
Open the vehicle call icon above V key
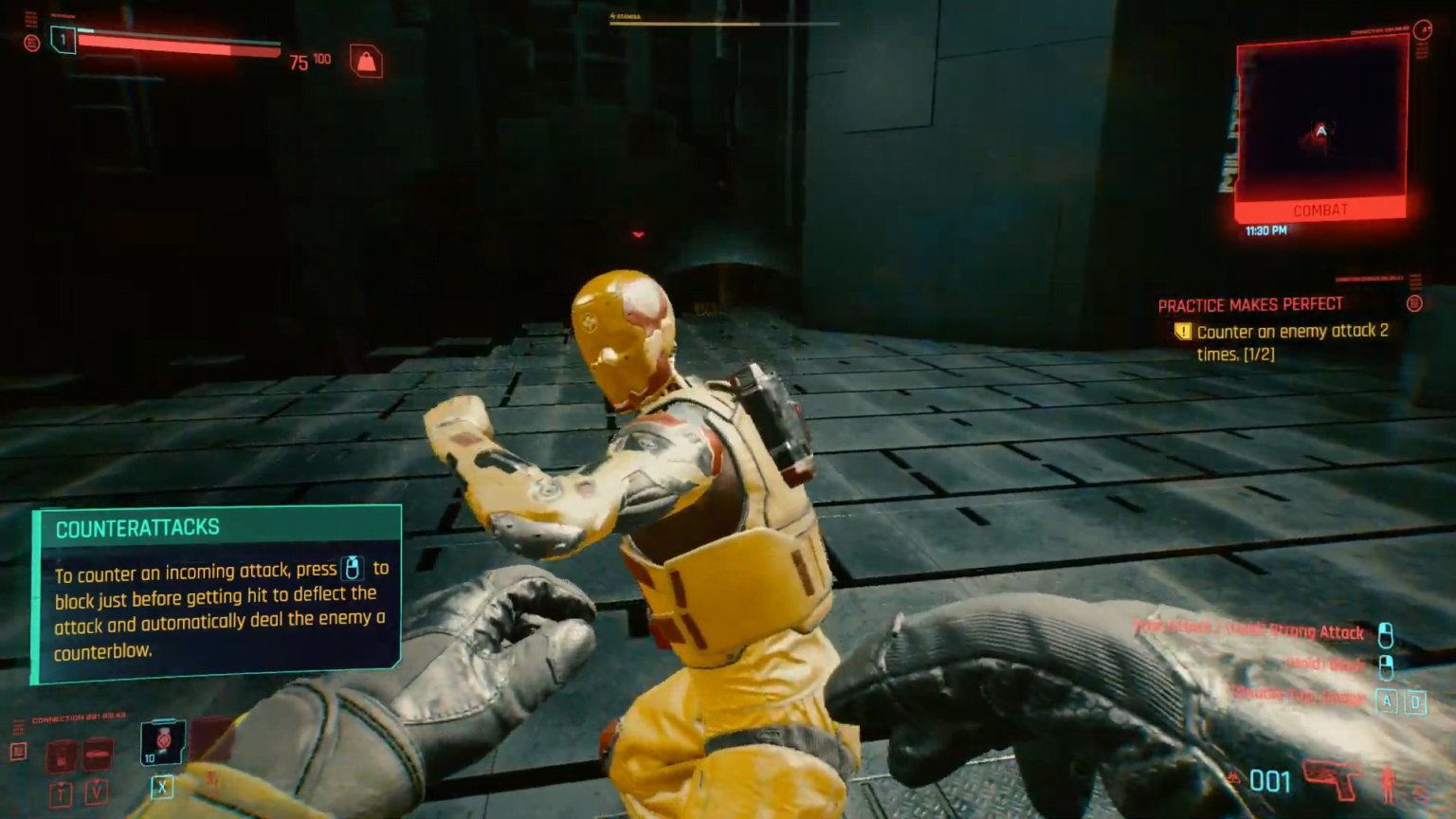(97, 755)
